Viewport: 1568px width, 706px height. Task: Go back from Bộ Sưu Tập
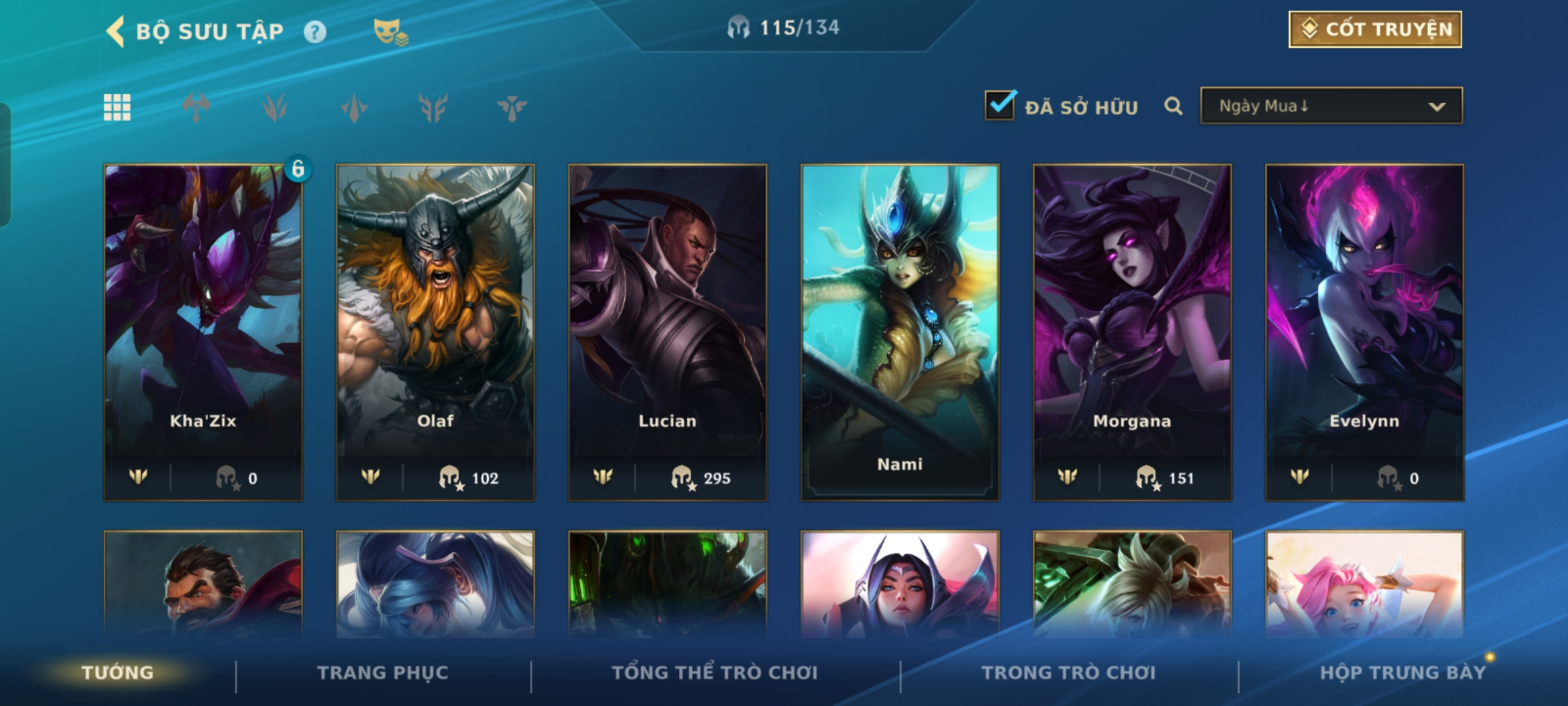tap(116, 31)
